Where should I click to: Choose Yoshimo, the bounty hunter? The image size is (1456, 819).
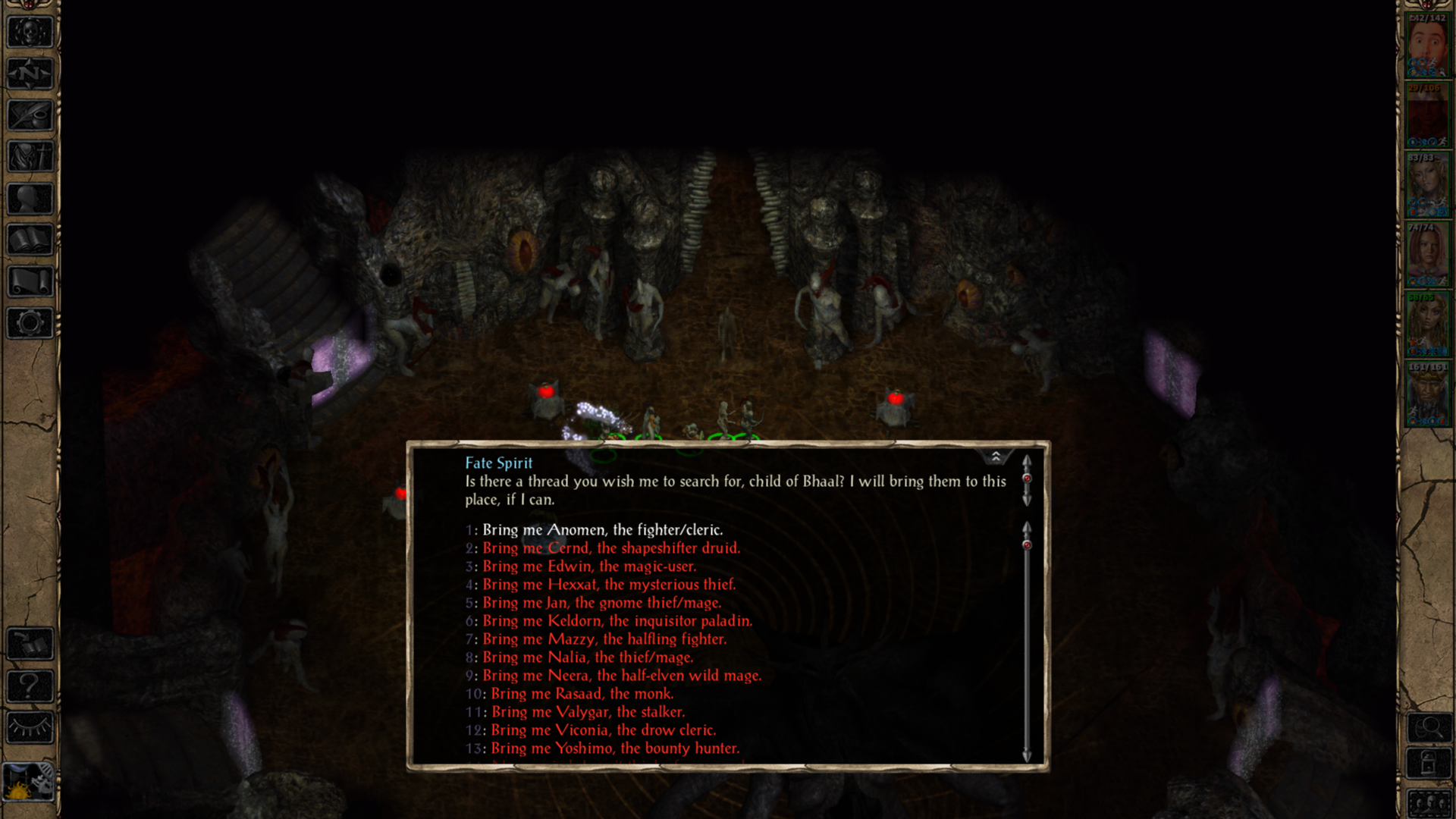click(614, 748)
